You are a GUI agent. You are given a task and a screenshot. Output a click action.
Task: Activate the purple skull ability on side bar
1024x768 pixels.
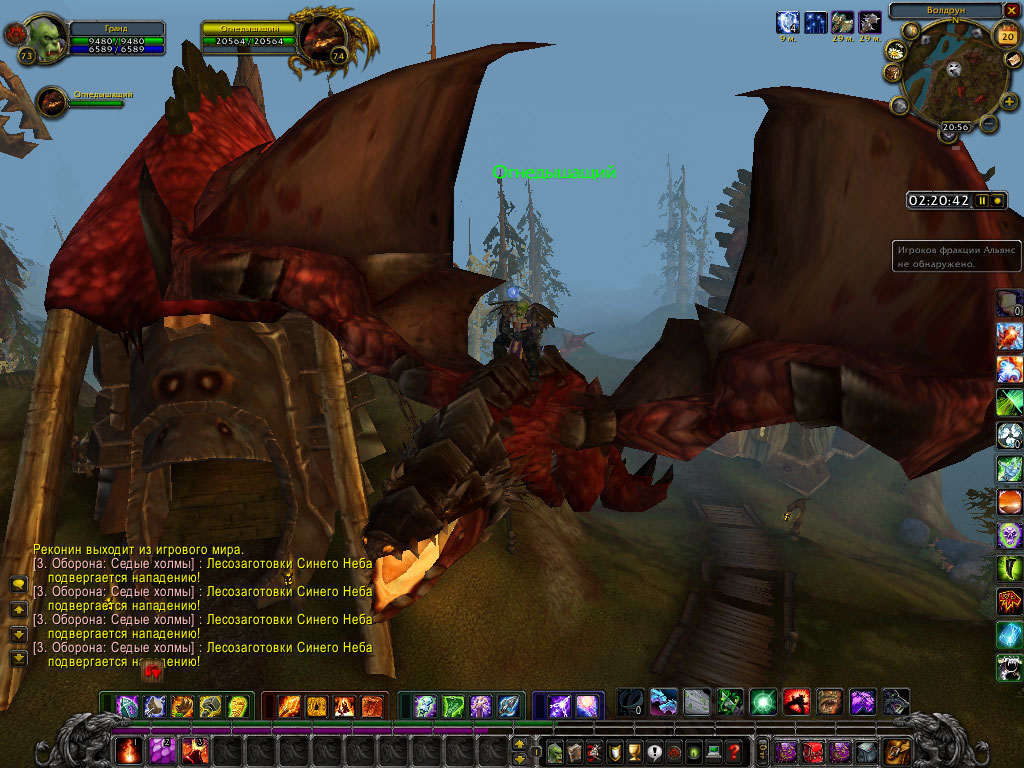coord(1009,535)
